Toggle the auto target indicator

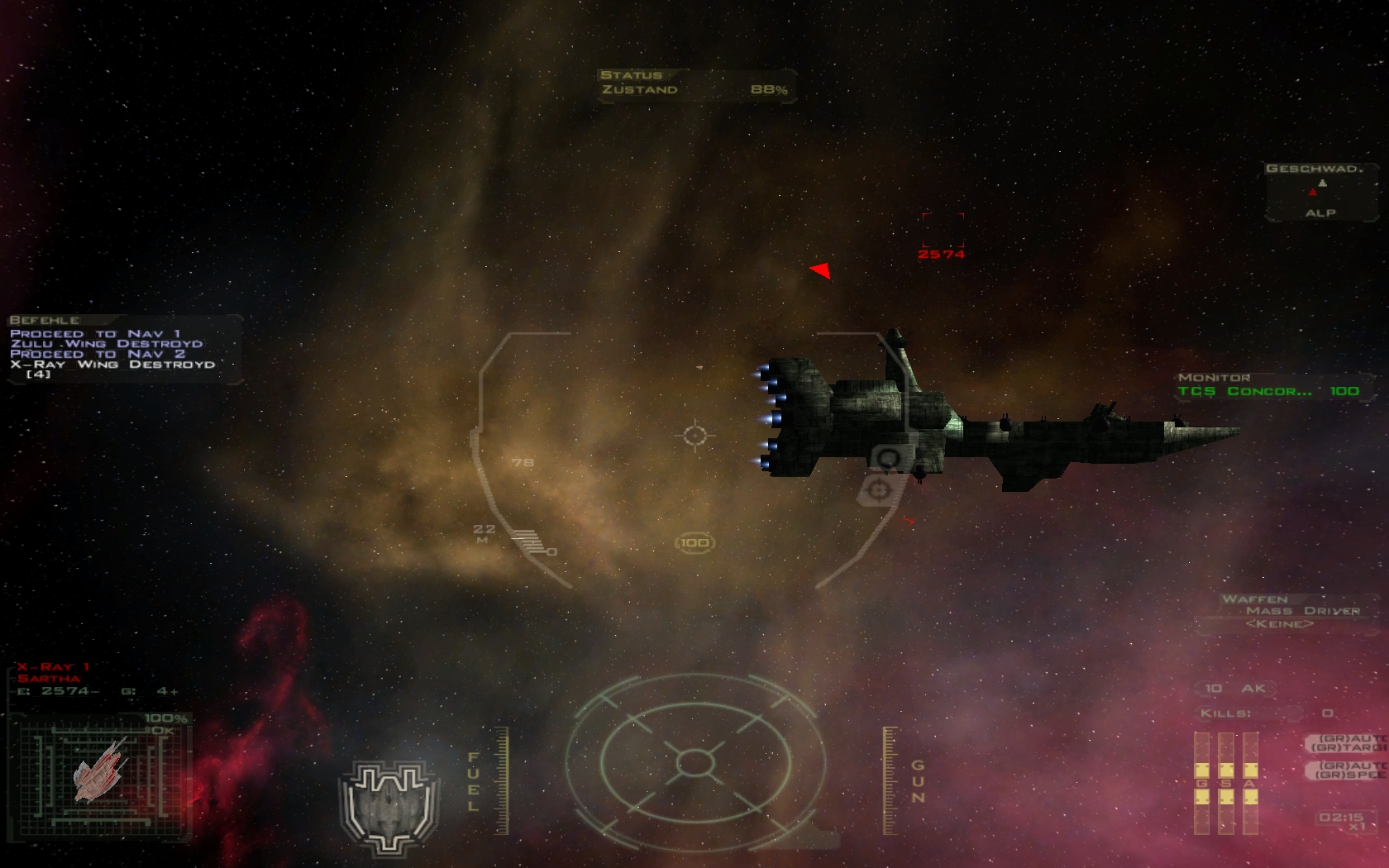(x=1348, y=742)
